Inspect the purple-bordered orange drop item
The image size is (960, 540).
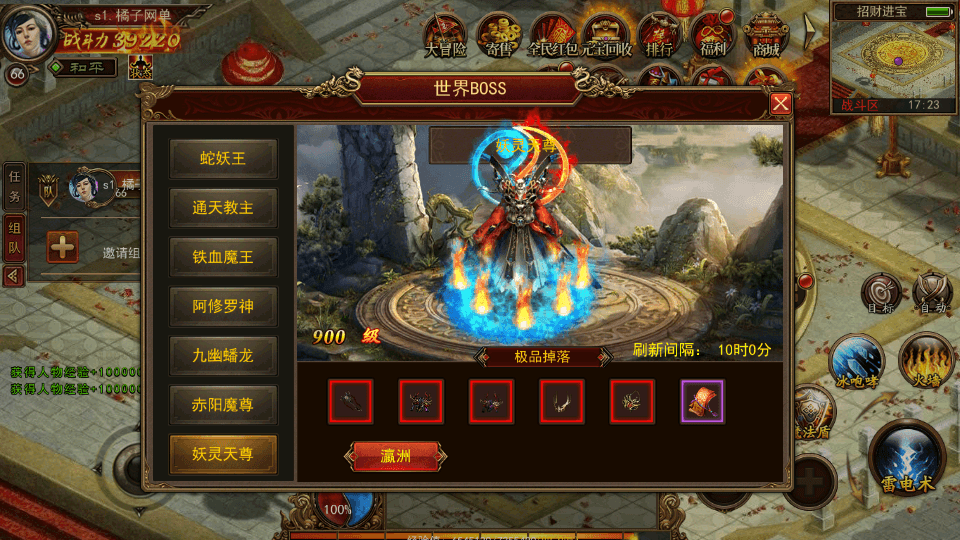[x=702, y=401]
